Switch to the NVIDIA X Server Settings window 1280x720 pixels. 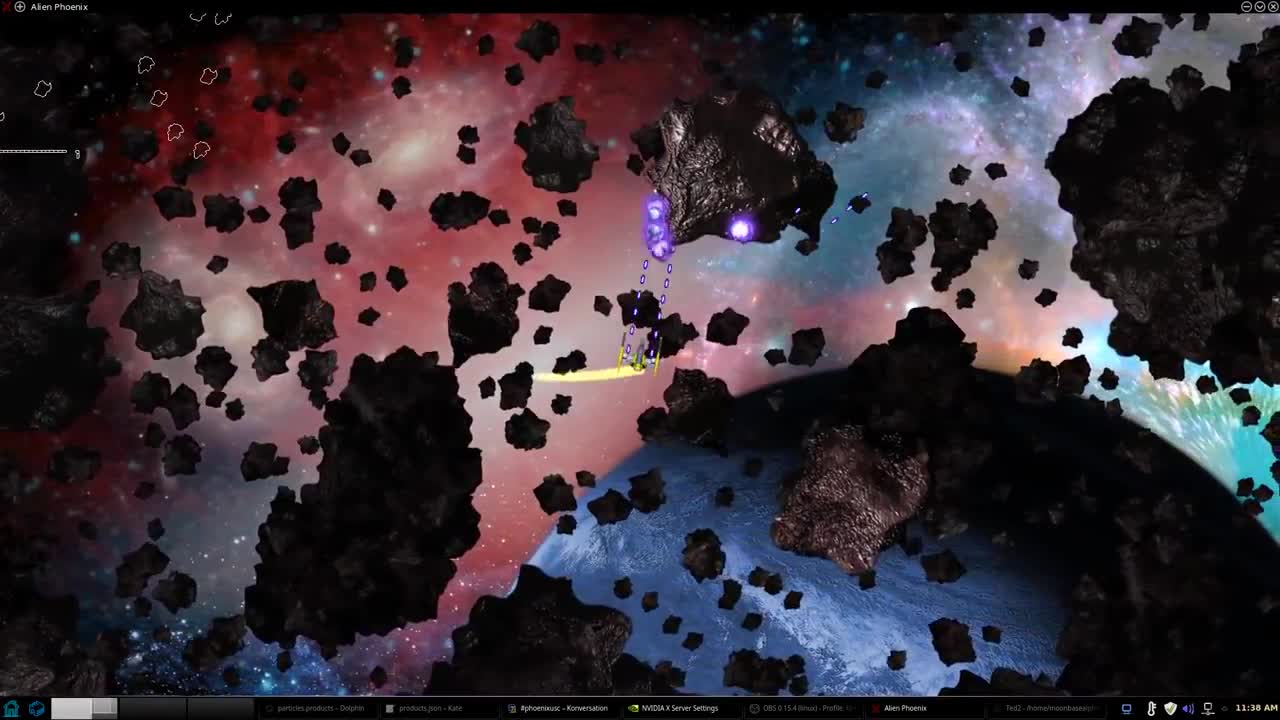[x=680, y=708]
